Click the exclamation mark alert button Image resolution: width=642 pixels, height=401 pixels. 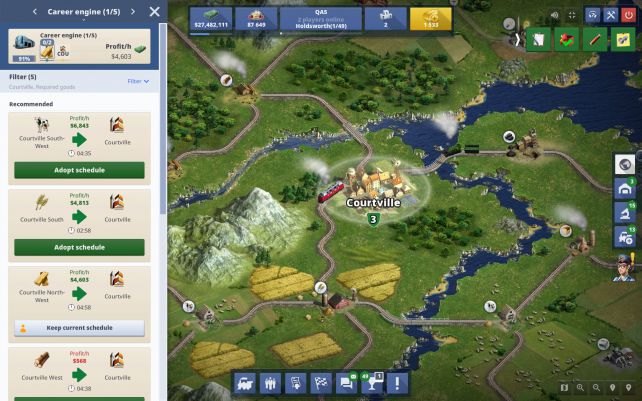398,382
